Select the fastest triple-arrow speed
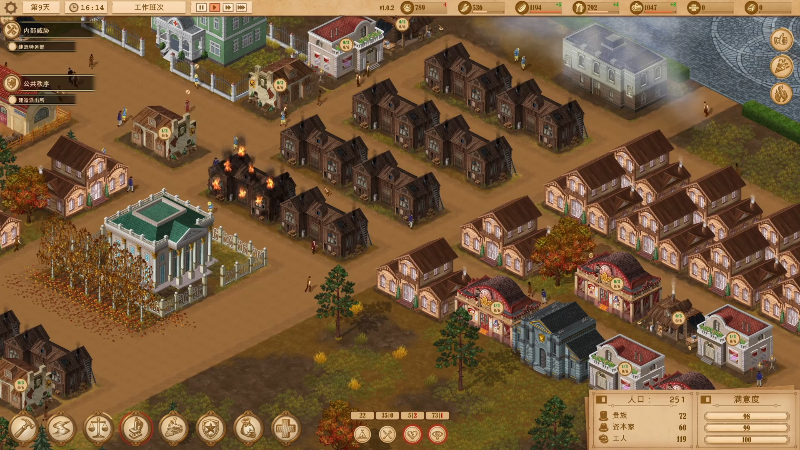800x450 pixels. (x=243, y=7)
